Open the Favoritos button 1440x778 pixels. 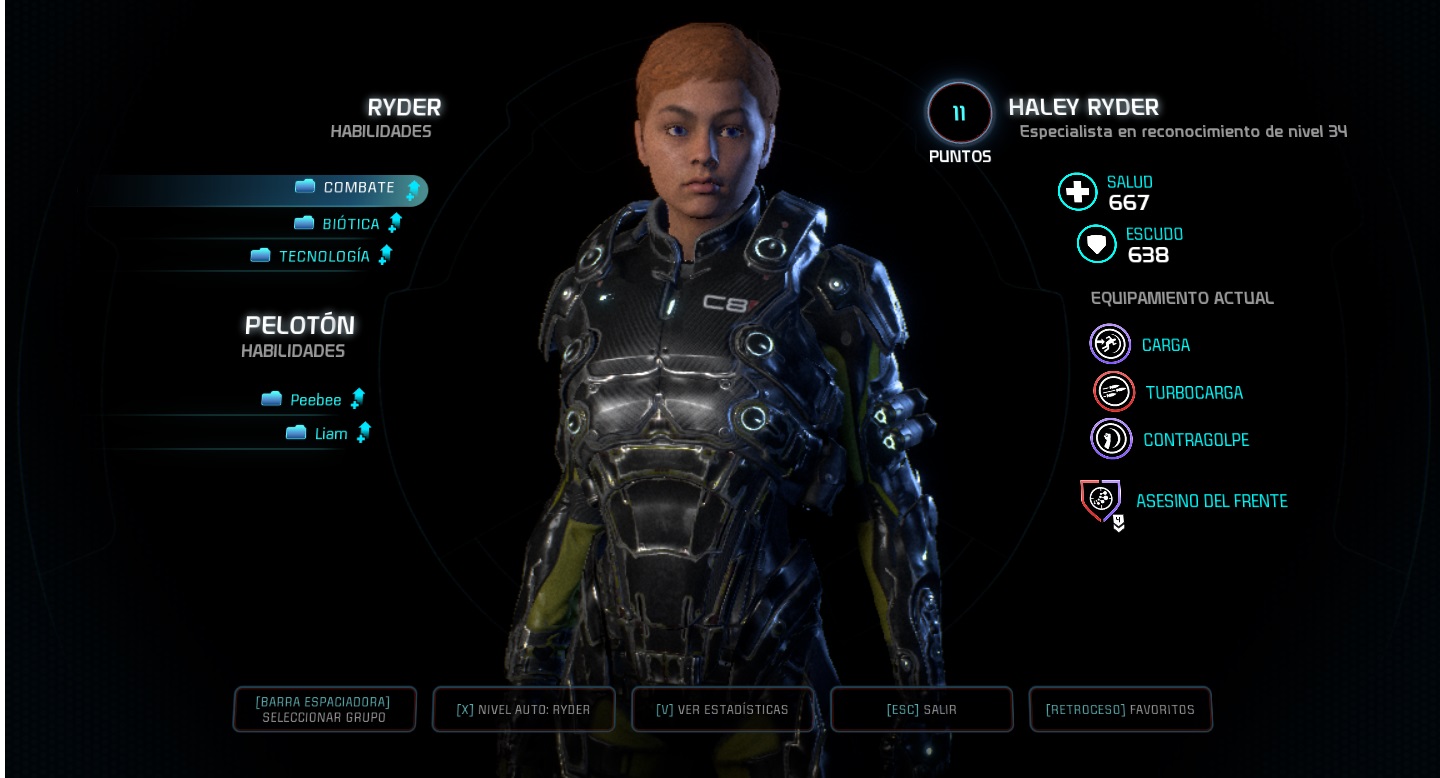coord(1120,709)
